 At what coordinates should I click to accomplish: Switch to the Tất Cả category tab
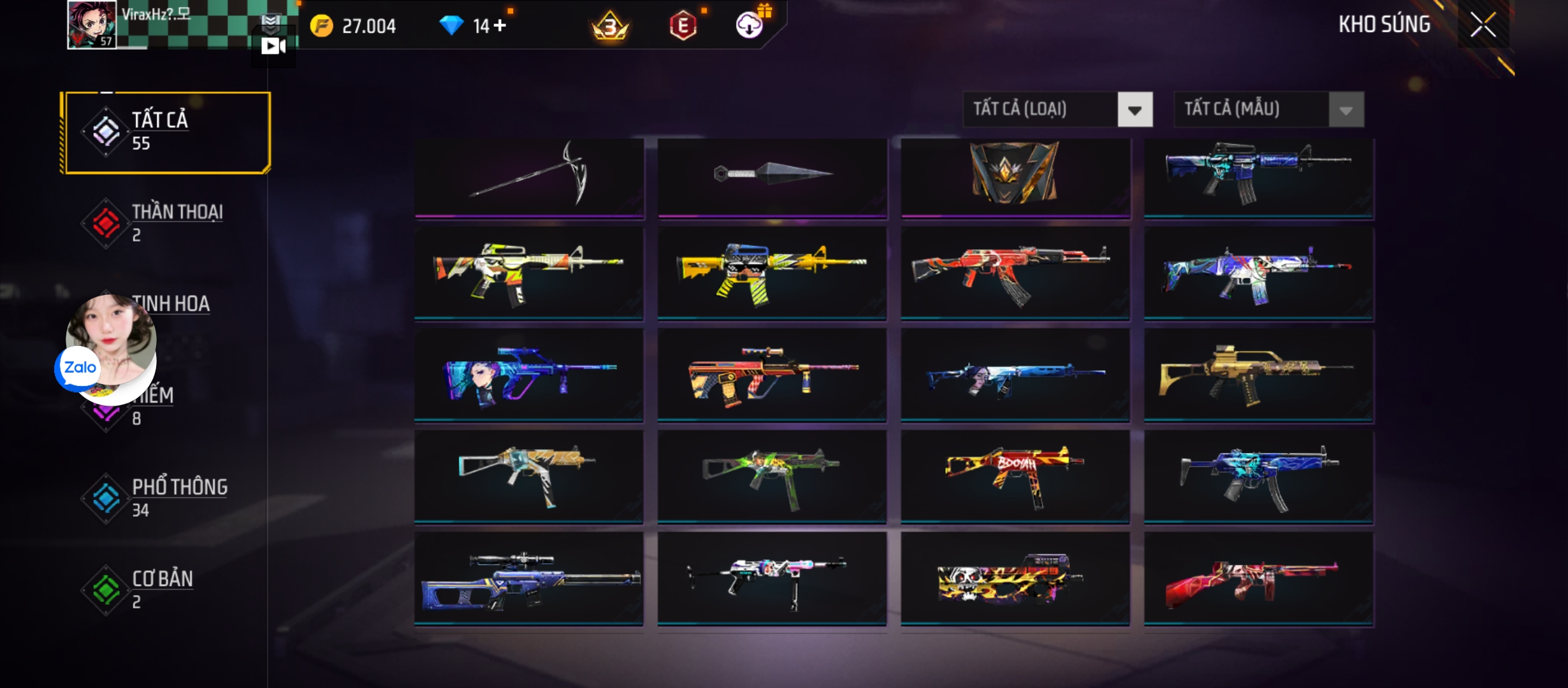click(x=167, y=132)
